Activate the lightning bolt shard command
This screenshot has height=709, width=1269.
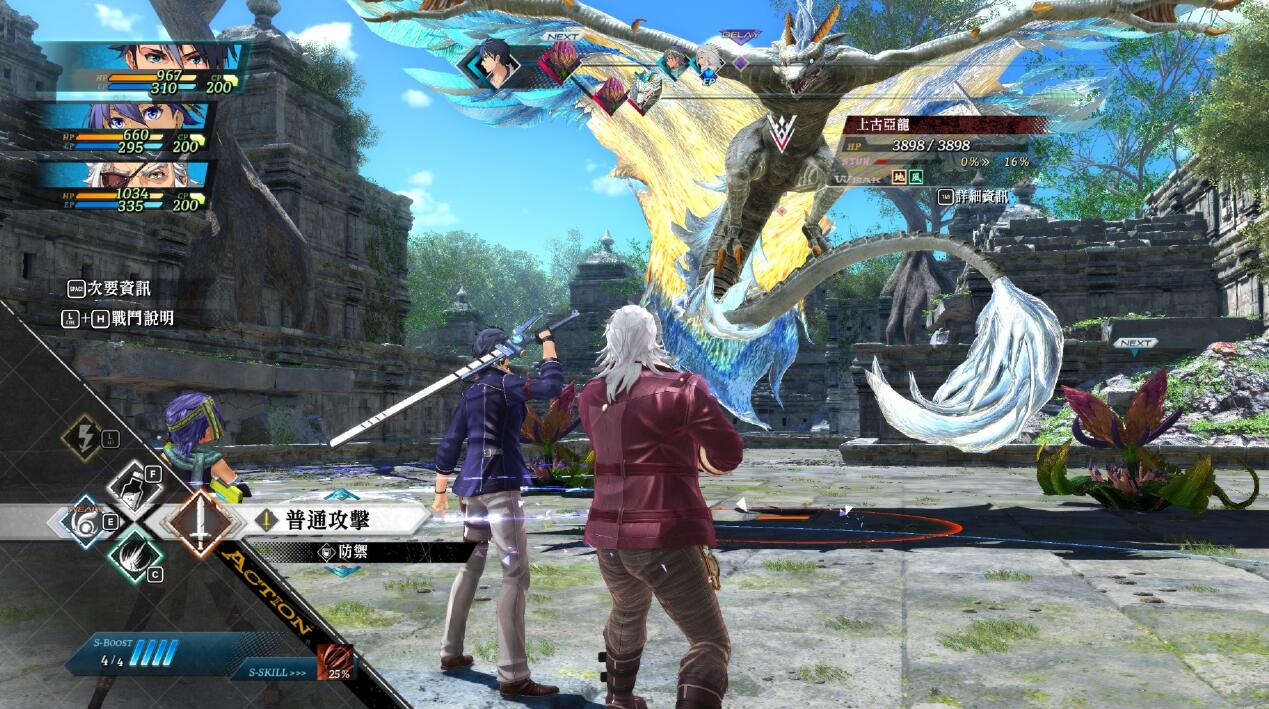82,436
